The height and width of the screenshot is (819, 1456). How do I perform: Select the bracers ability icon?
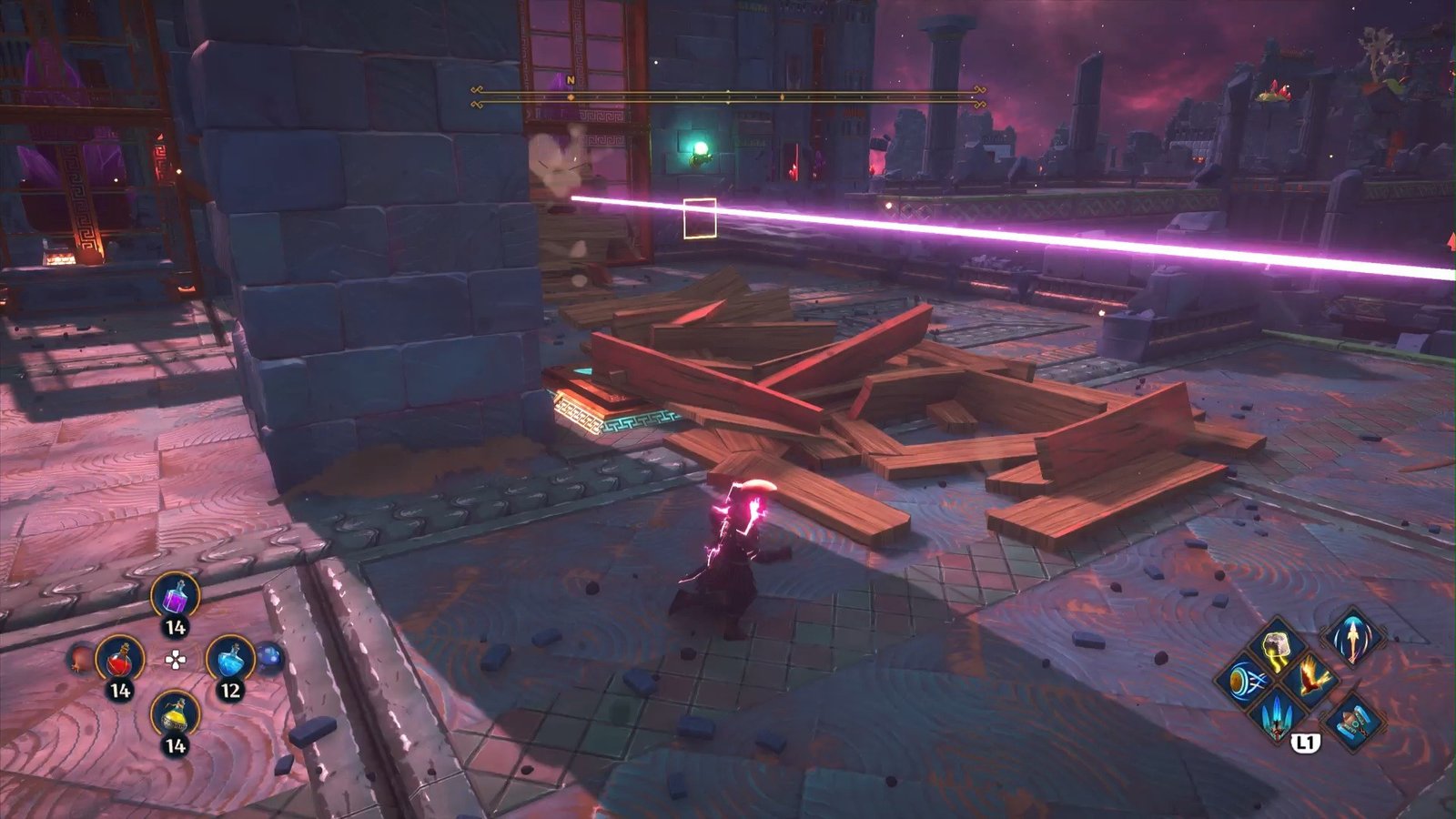[x=1353, y=722]
